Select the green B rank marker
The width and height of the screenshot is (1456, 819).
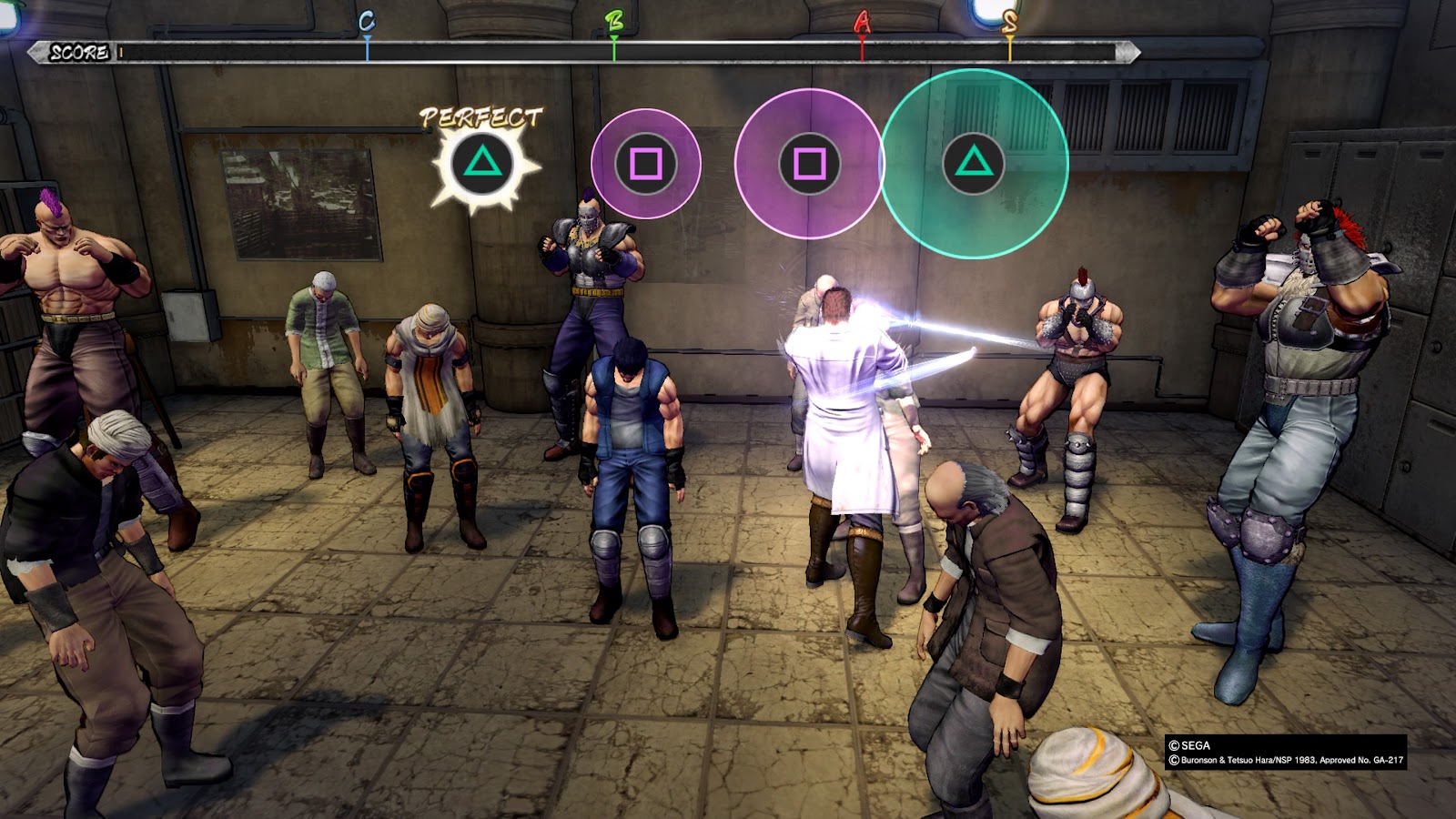coord(614,24)
